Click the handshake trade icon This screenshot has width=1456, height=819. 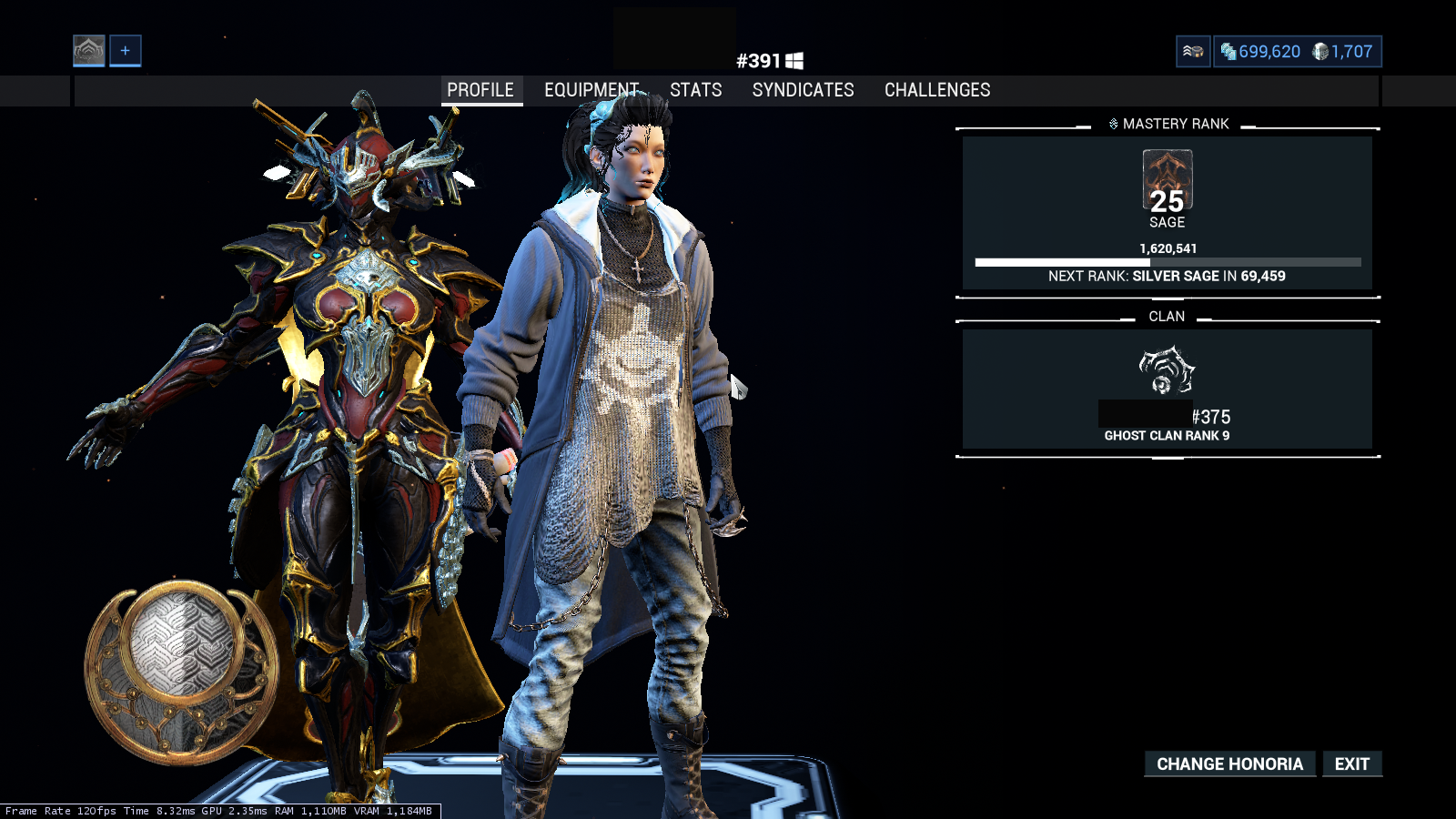tap(1193, 52)
